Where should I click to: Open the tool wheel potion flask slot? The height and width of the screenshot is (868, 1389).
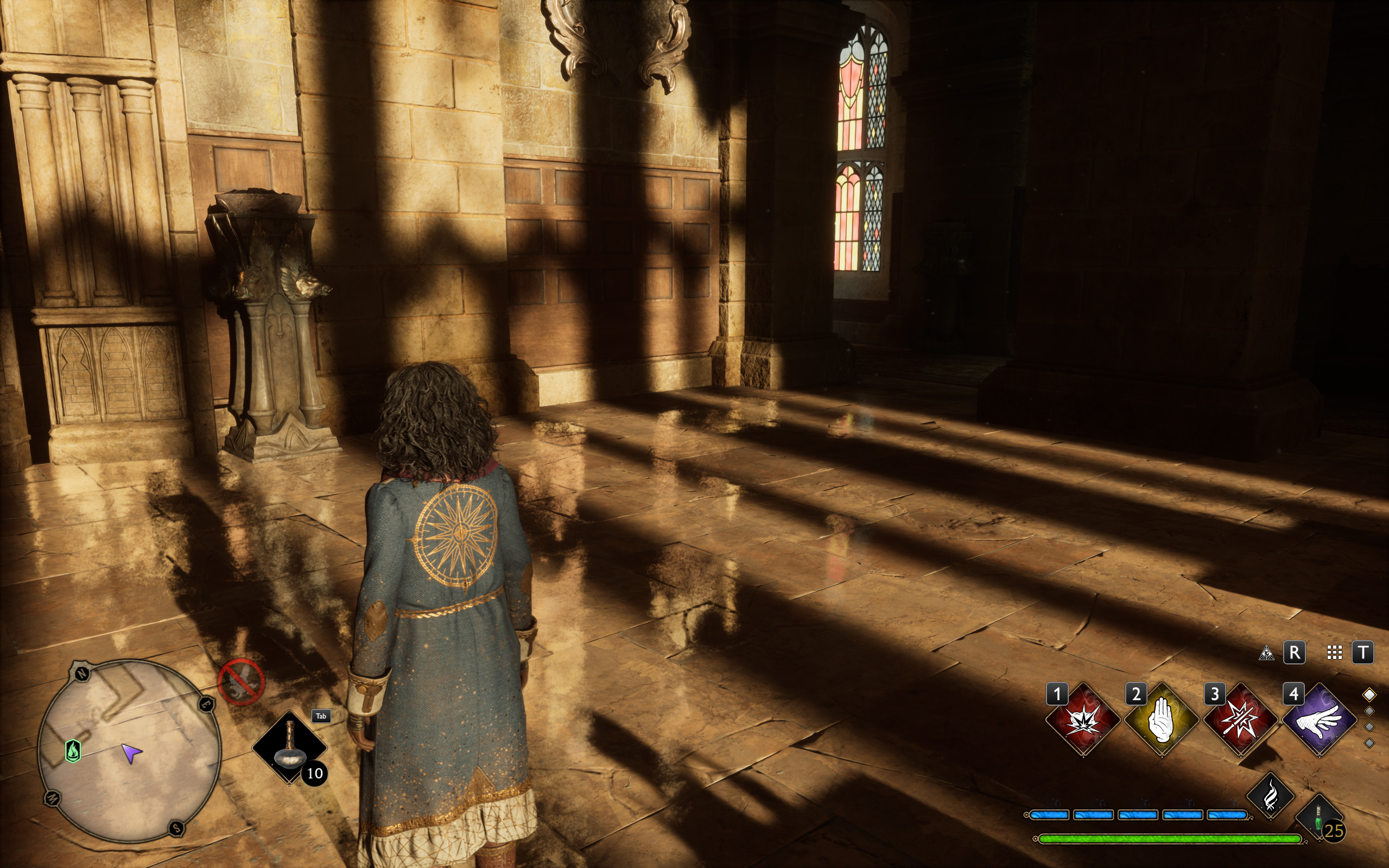point(289,747)
